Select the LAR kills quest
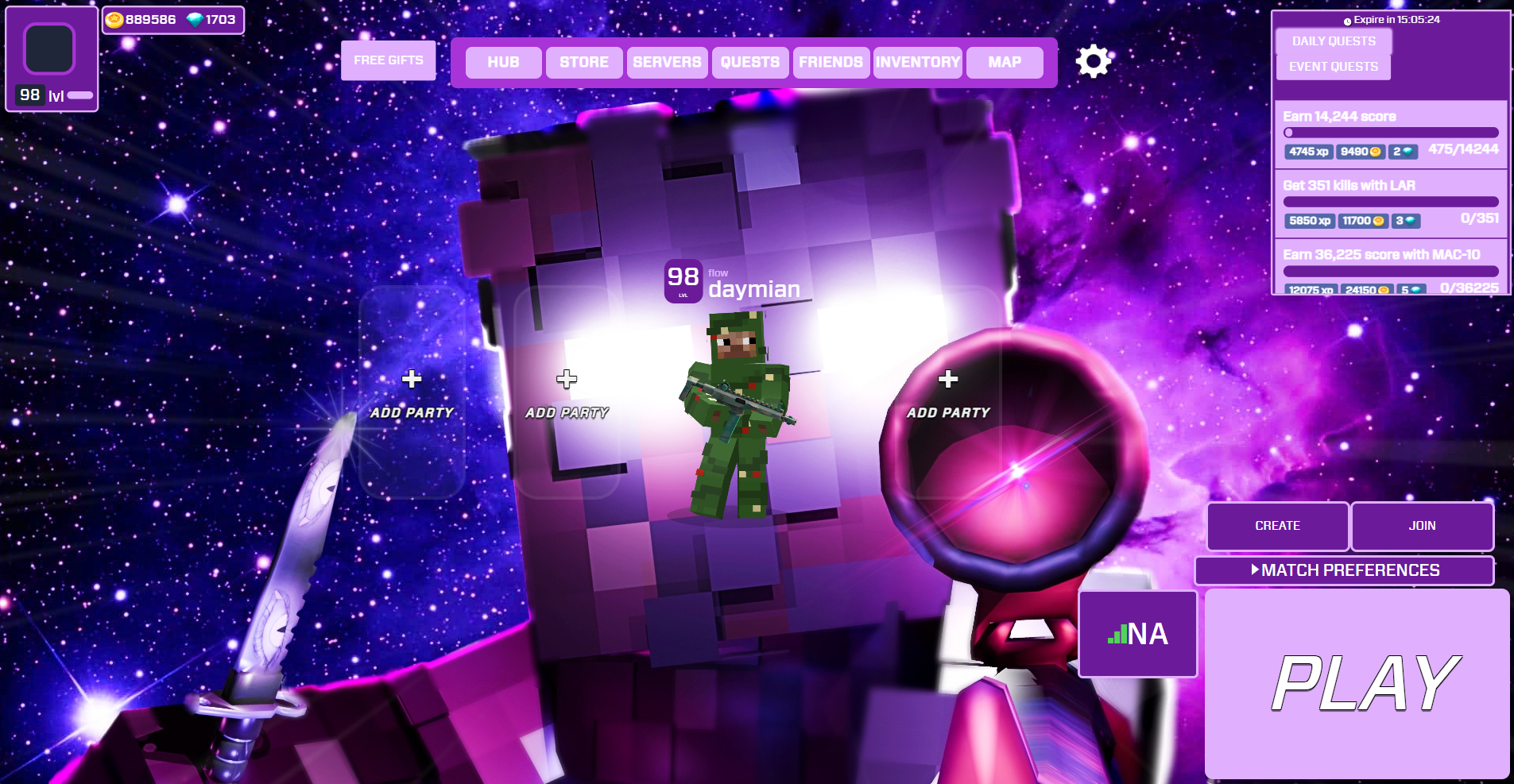Screen dimensions: 1514x784 pyautogui.click(x=1391, y=203)
